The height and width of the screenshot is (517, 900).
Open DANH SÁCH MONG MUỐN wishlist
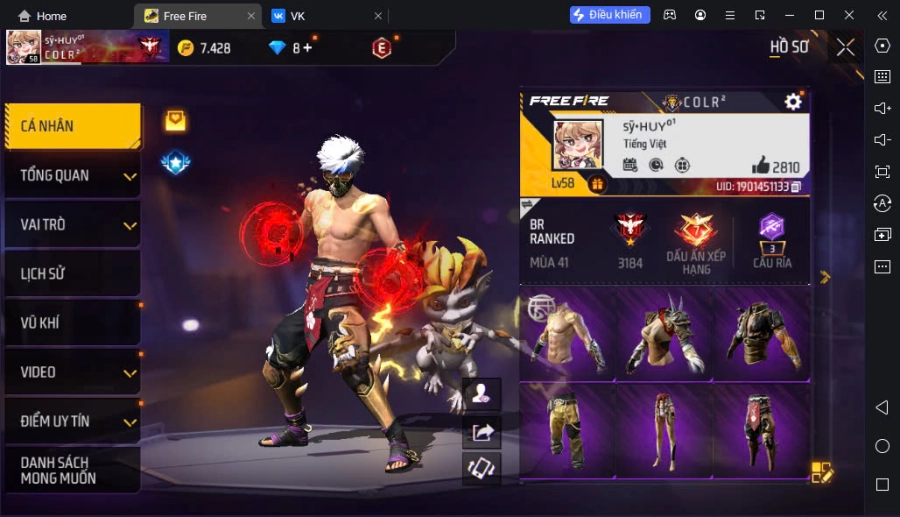(x=71, y=470)
